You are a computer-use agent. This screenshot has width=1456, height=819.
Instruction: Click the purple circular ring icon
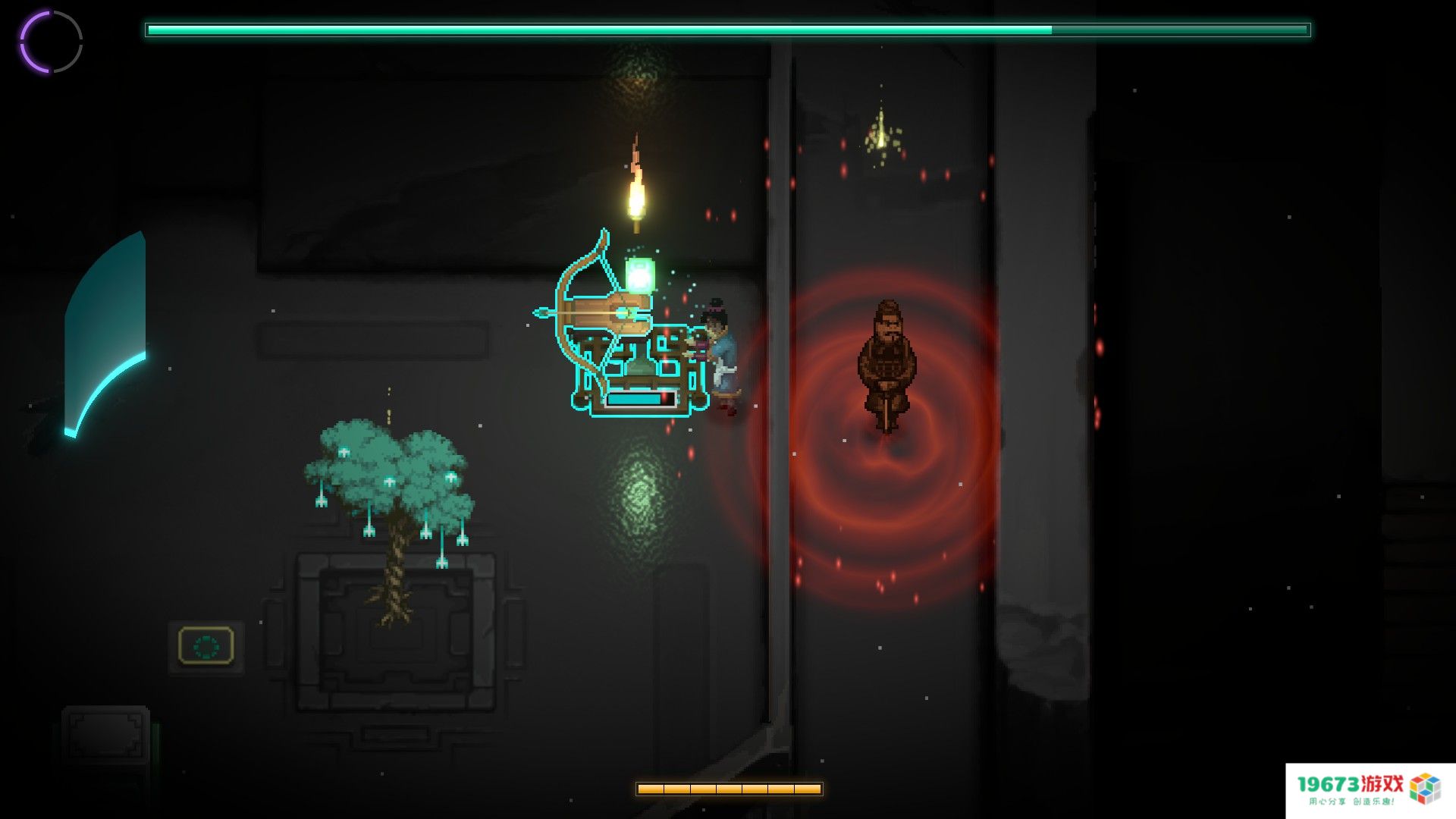51,42
